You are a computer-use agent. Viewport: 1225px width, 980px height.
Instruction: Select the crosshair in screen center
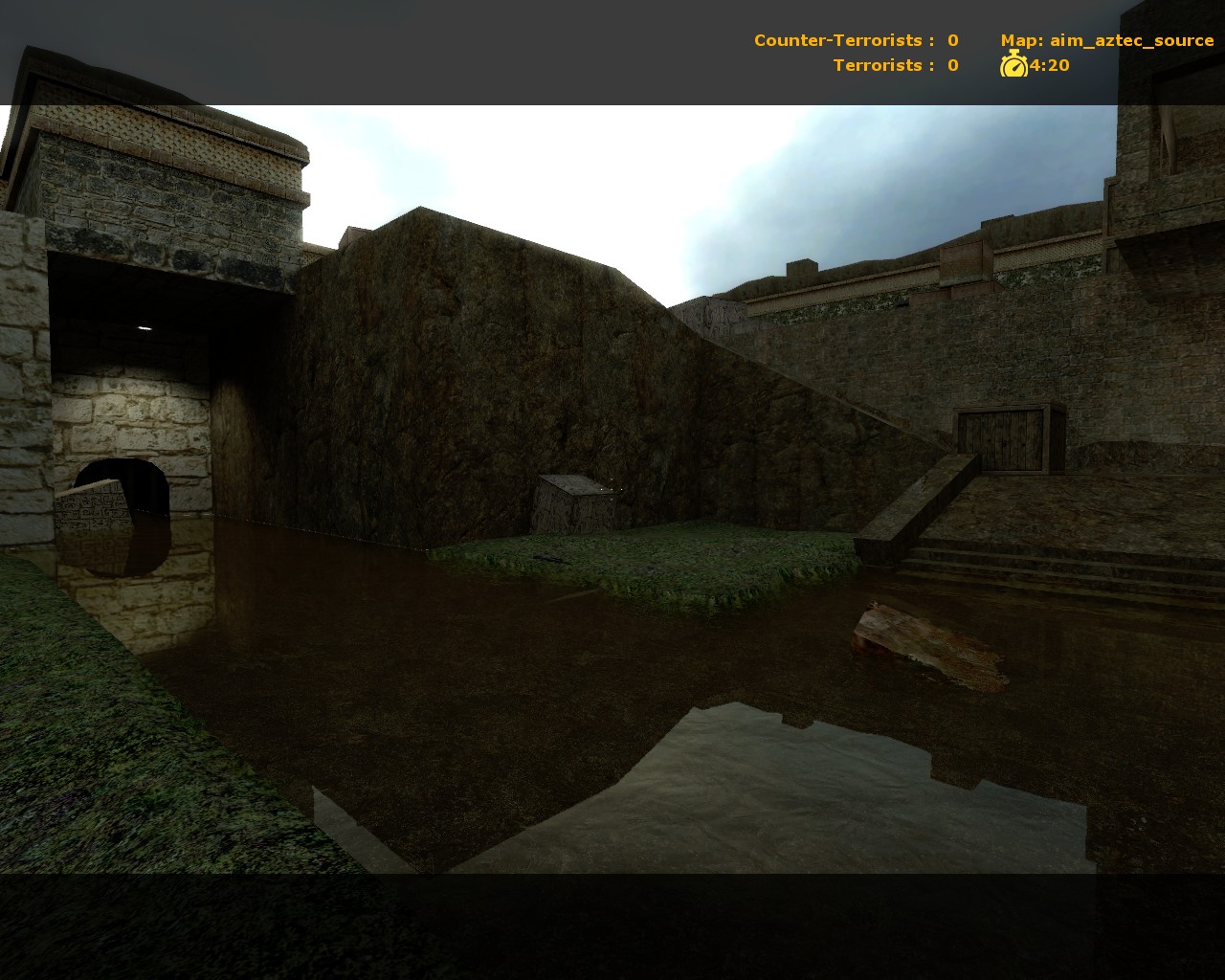[x=612, y=490]
